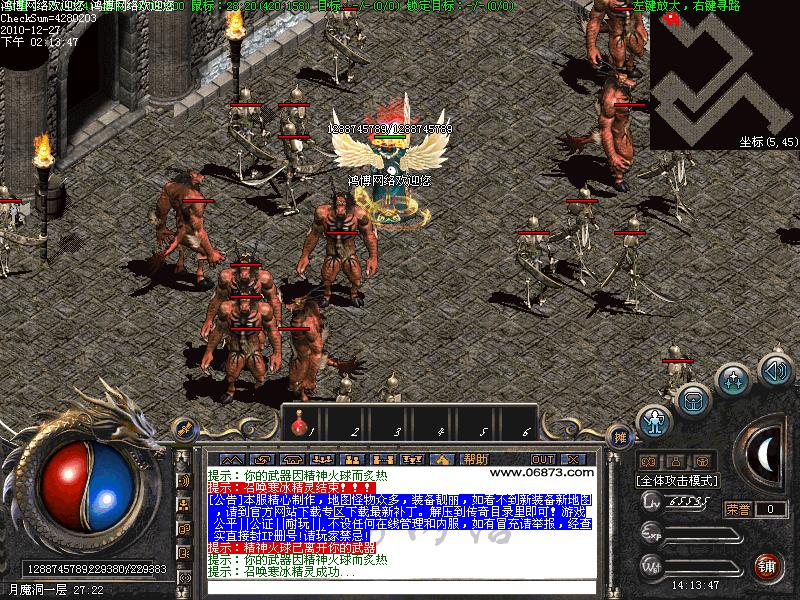Open the 荣誉 honor button
Viewport: 800px width, 600px height.
pyautogui.click(x=739, y=509)
